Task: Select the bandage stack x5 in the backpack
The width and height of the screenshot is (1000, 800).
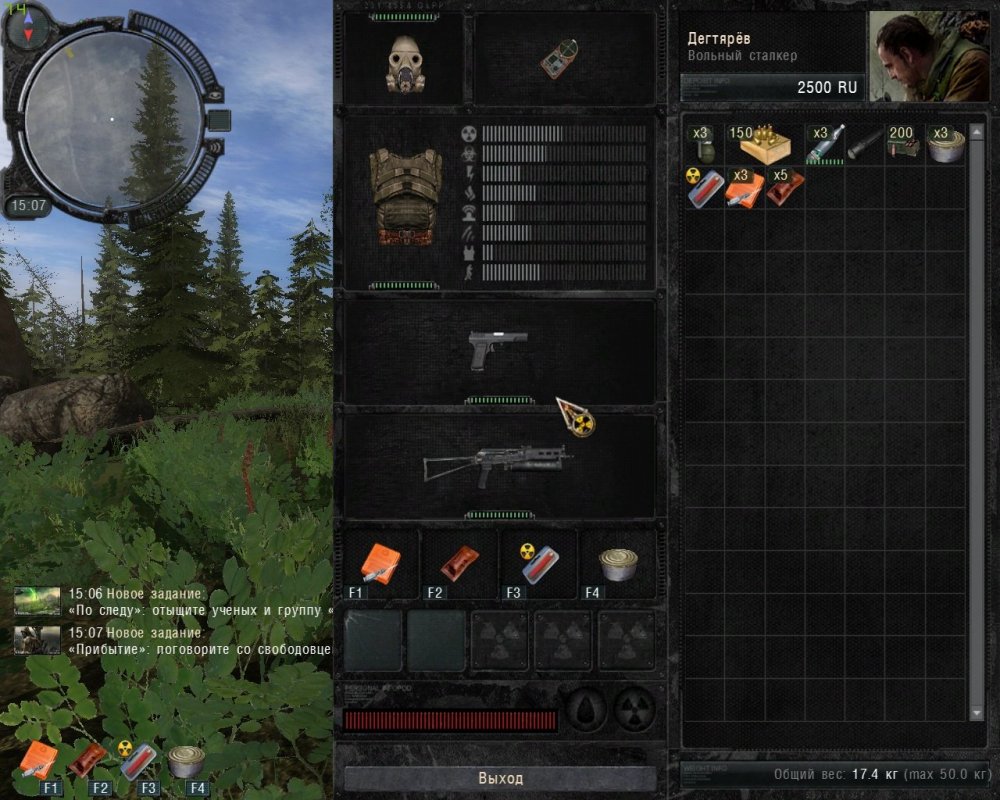Action: pos(782,188)
